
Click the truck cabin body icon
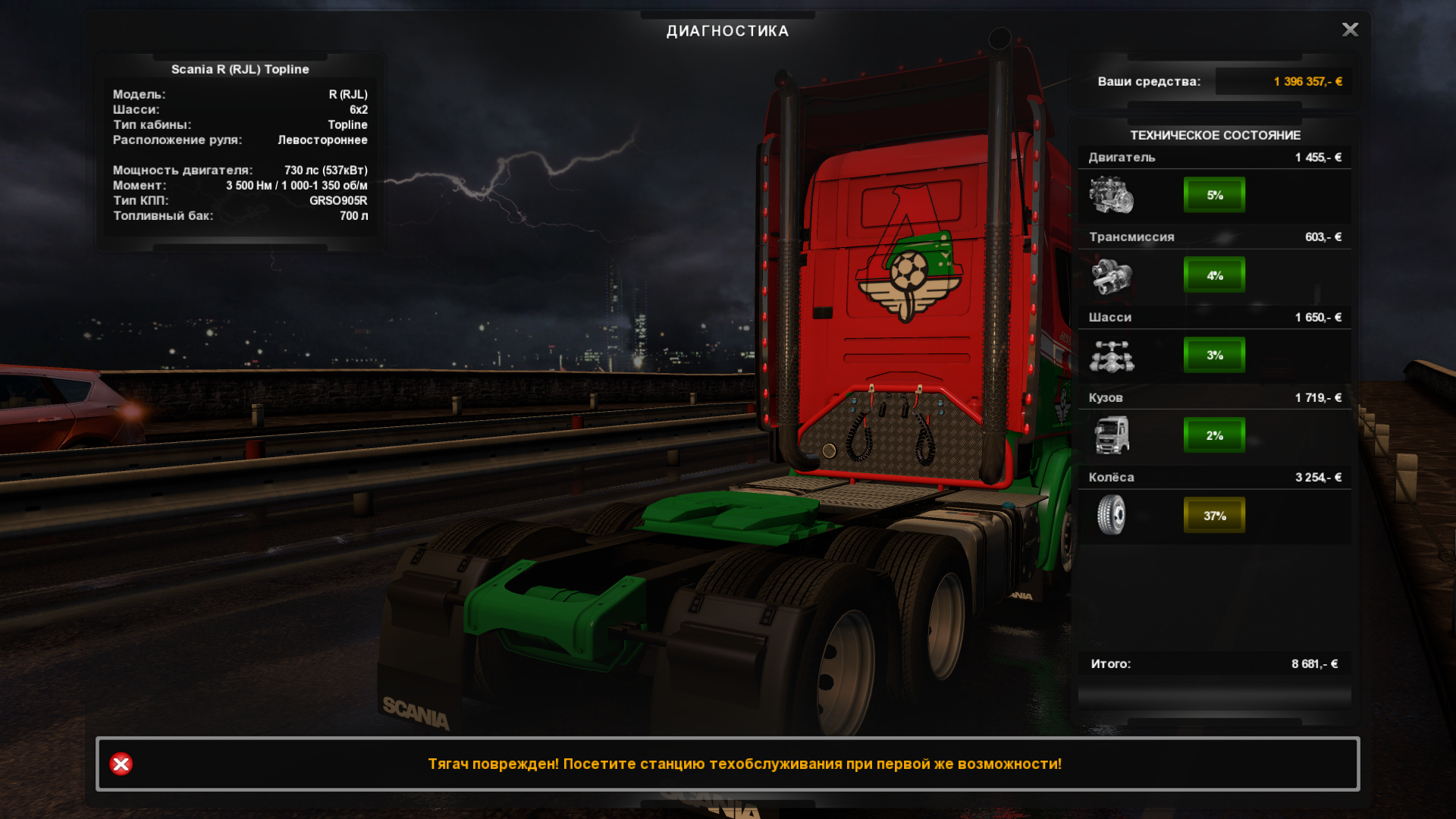click(x=1111, y=435)
